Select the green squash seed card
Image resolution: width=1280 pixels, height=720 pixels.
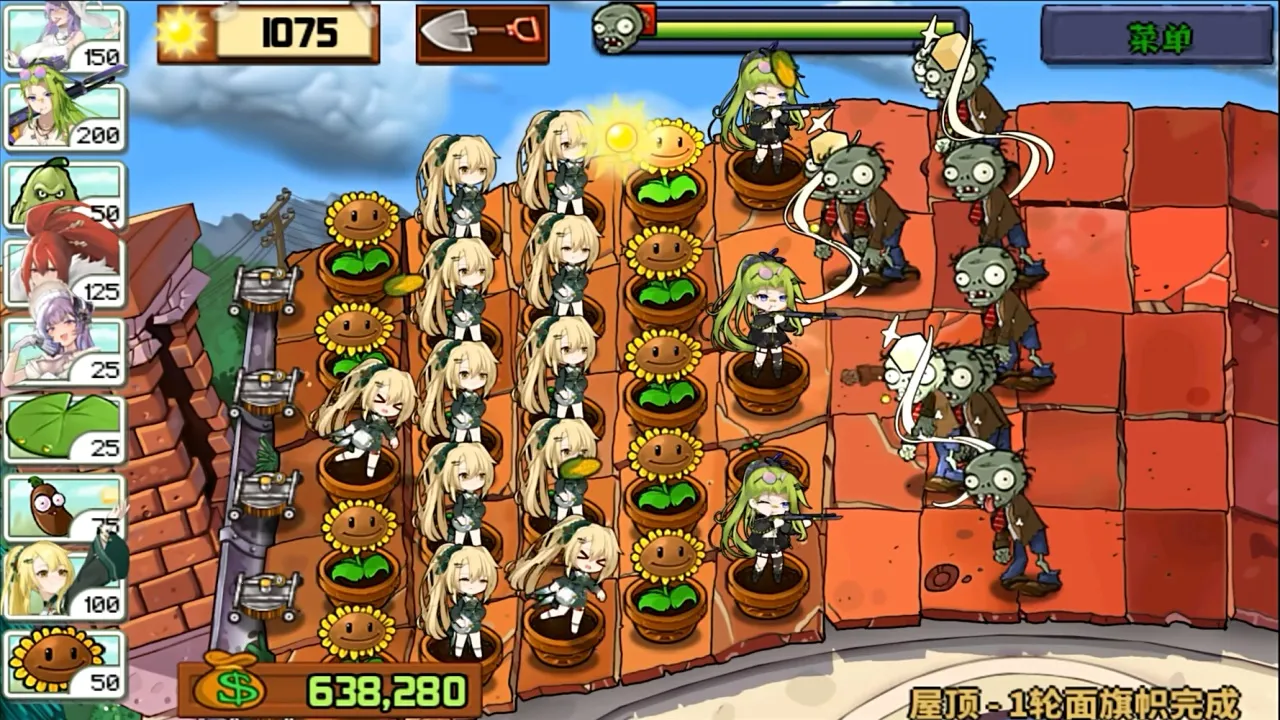(x=65, y=193)
